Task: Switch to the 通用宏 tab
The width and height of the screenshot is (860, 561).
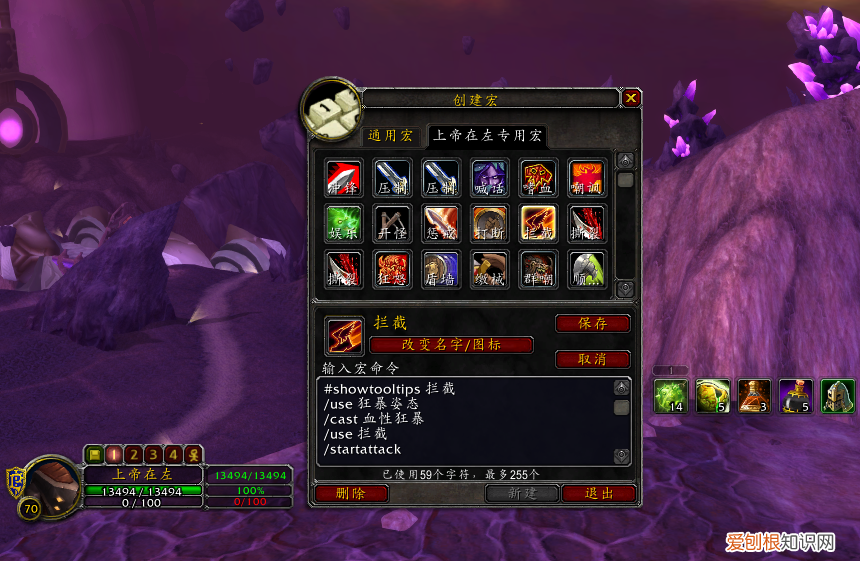Action: tap(390, 135)
